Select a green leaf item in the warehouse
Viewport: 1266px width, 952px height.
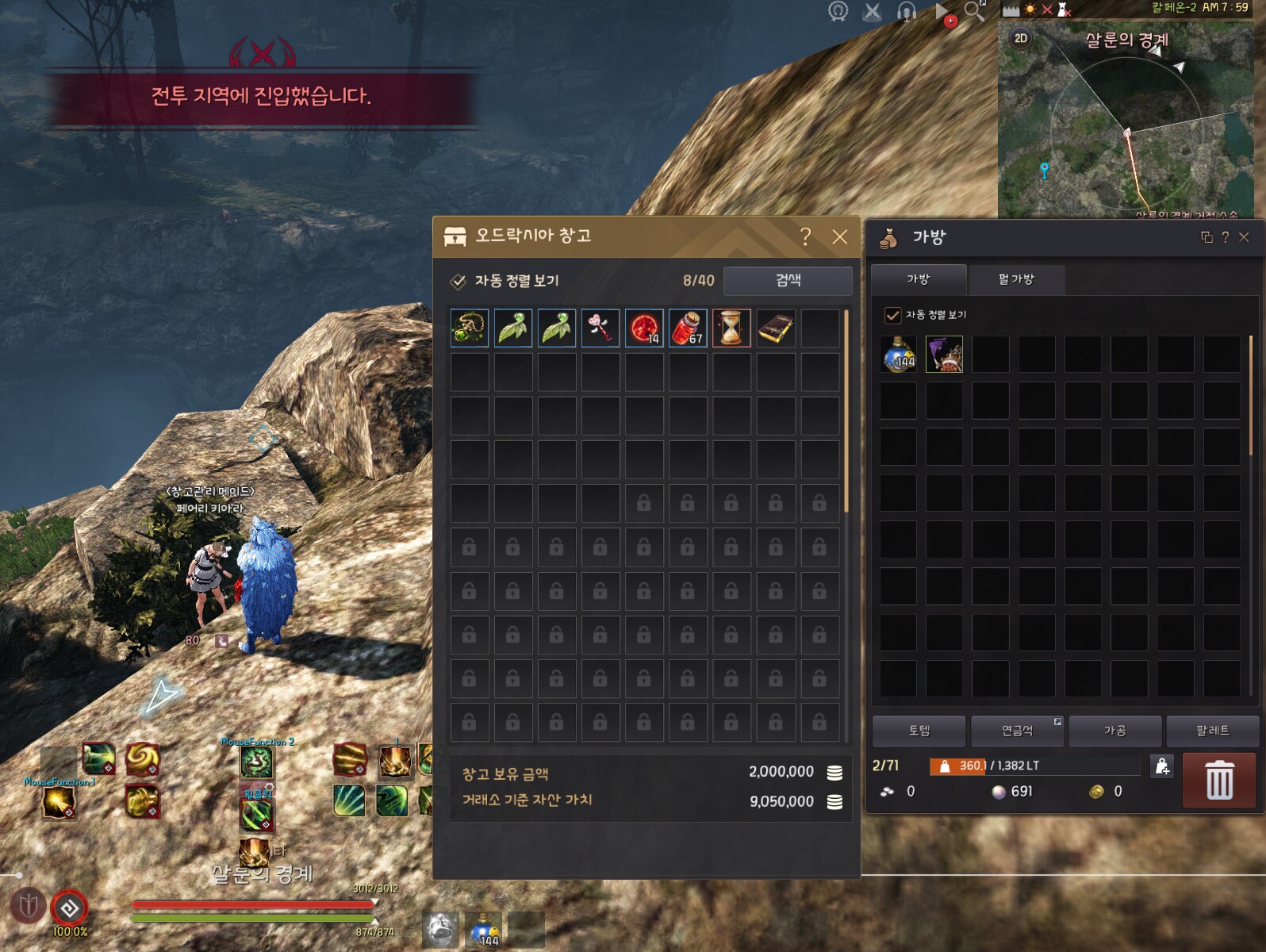(x=512, y=328)
